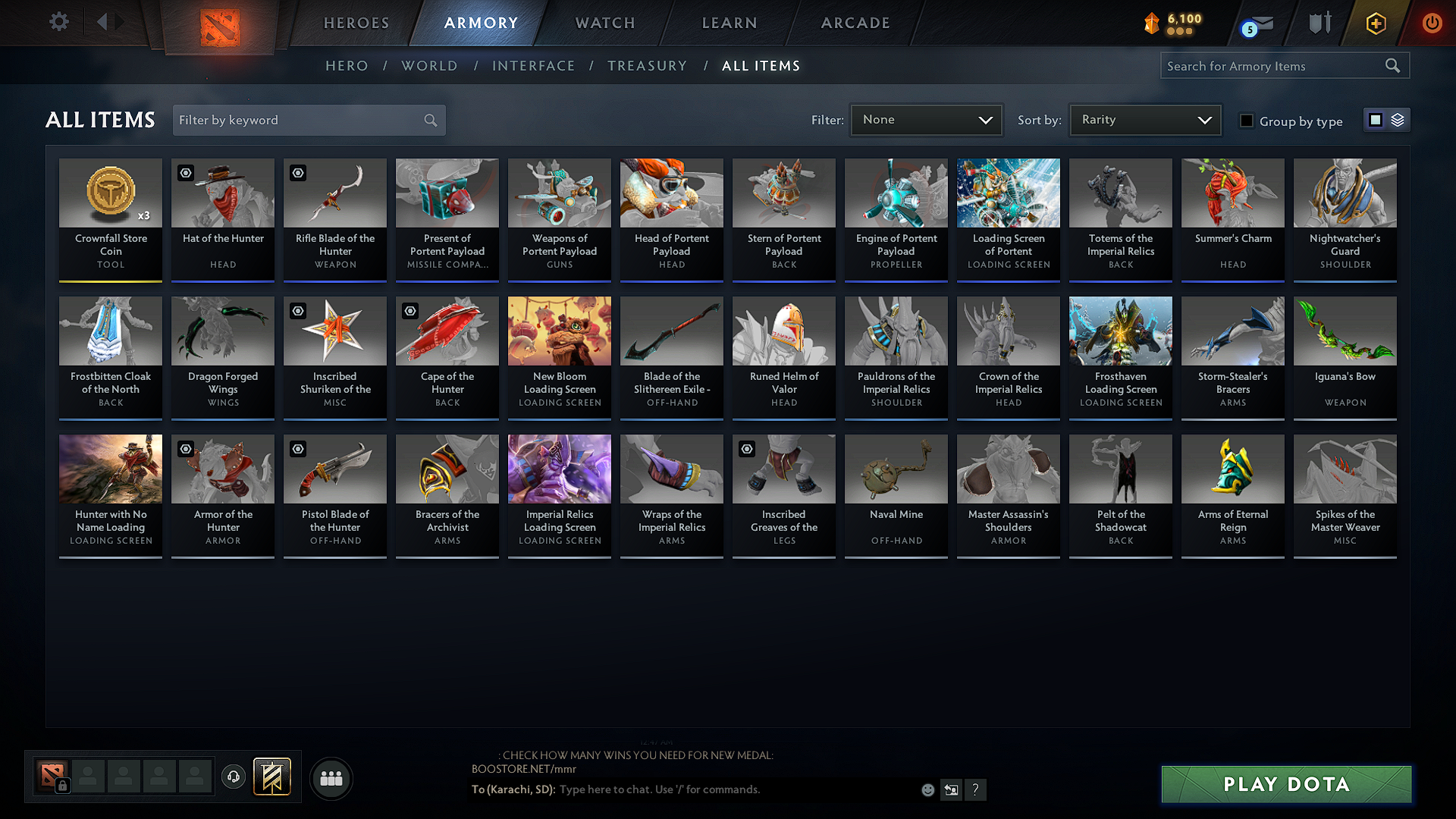Open the gold banner icon beside the party
Image resolution: width=1456 pixels, height=819 pixels.
click(x=273, y=777)
